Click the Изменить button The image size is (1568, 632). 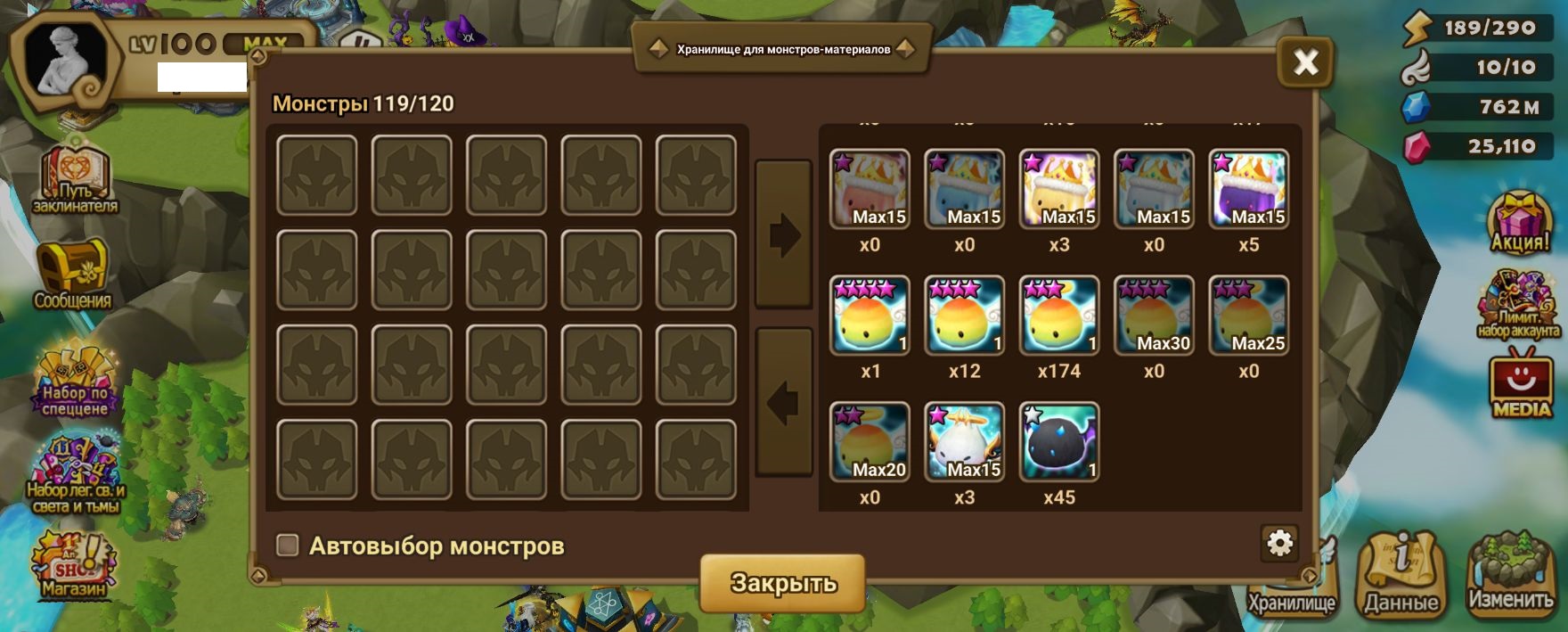(1510, 575)
